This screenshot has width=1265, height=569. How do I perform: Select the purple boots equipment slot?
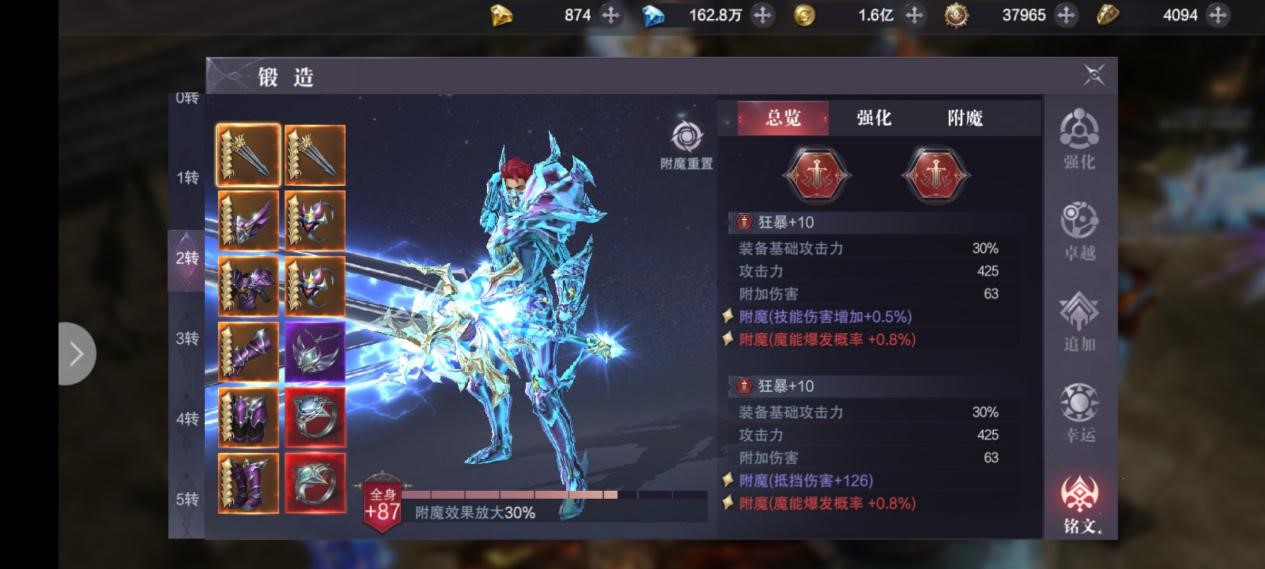(x=248, y=483)
